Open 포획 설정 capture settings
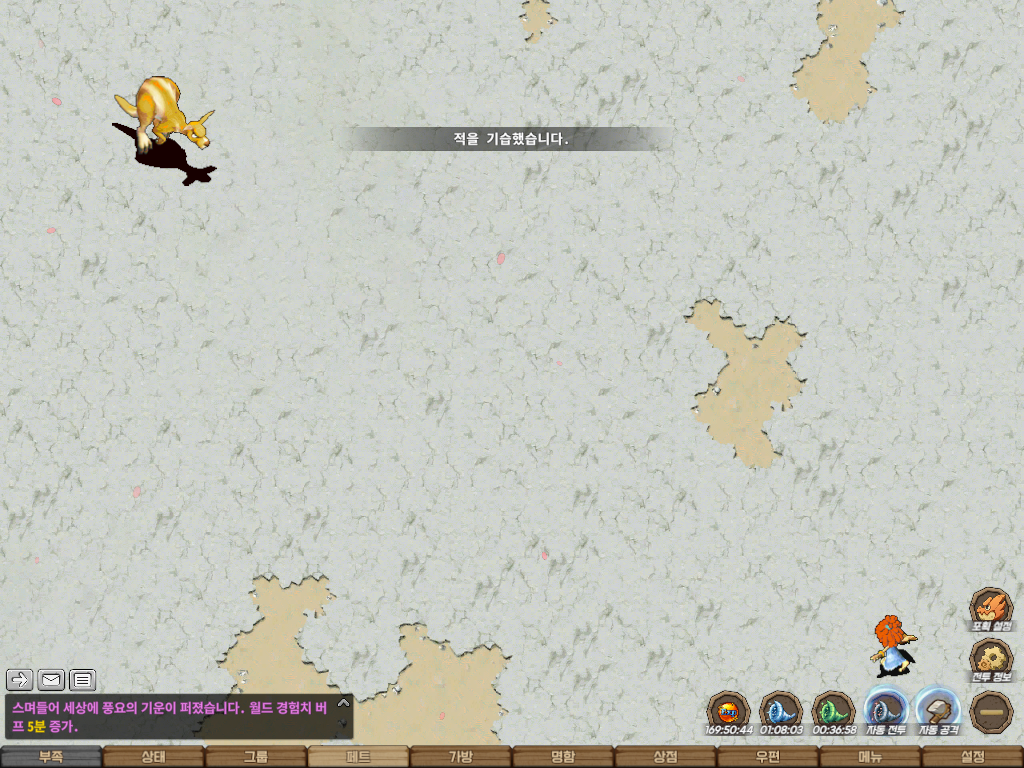The image size is (1024, 768). [991, 609]
